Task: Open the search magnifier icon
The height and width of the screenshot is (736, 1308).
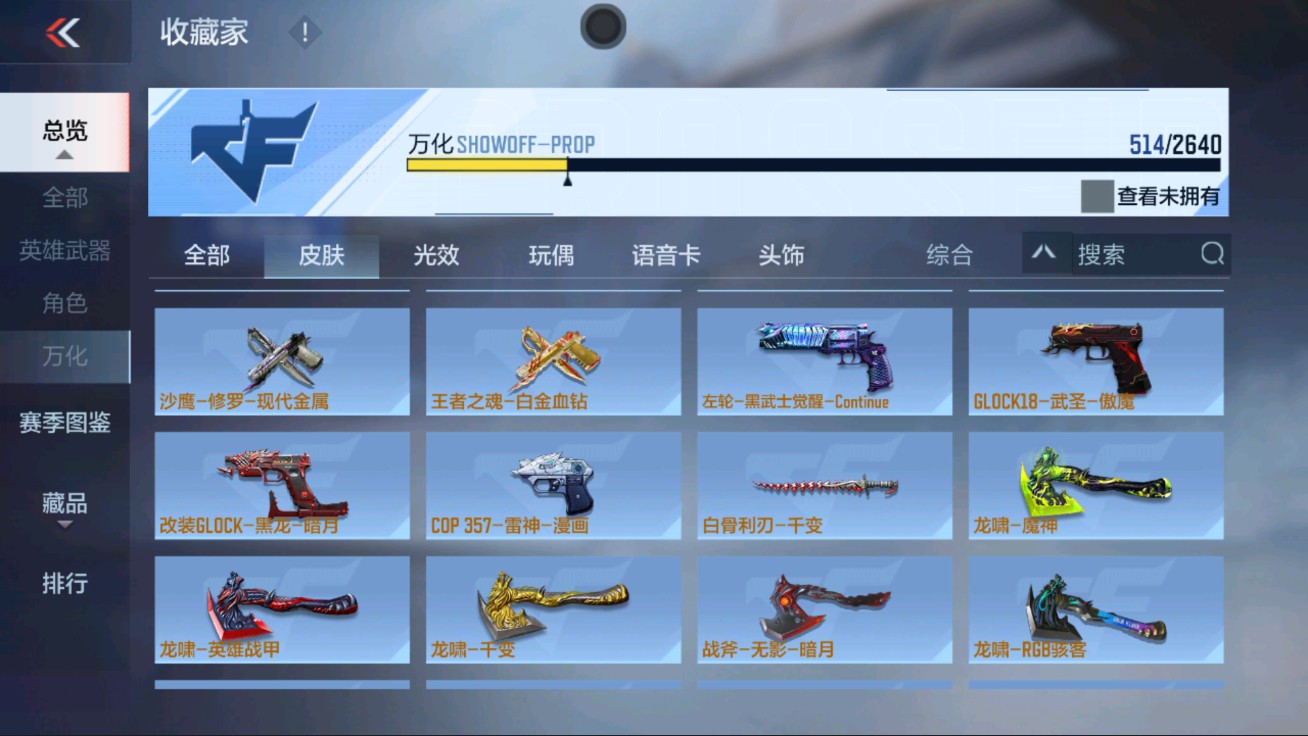Action: coord(1213,255)
